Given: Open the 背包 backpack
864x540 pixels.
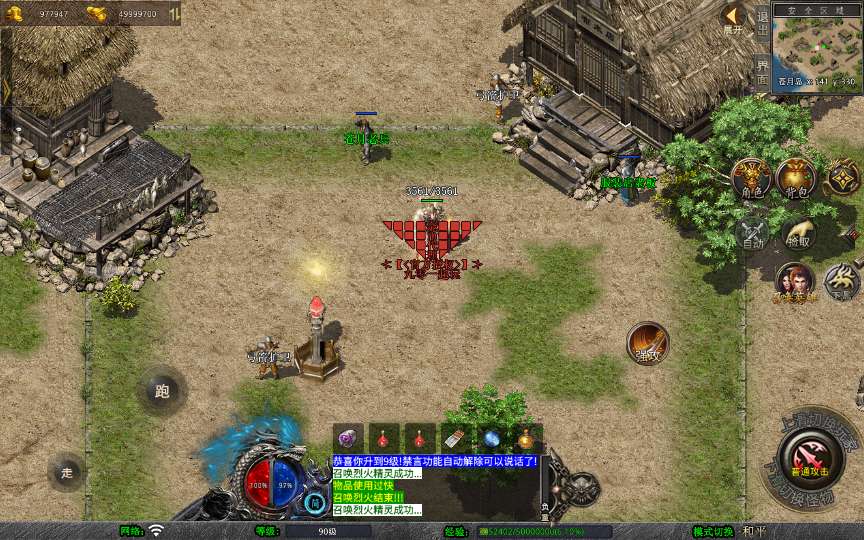Looking at the screenshot, I should [x=797, y=179].
